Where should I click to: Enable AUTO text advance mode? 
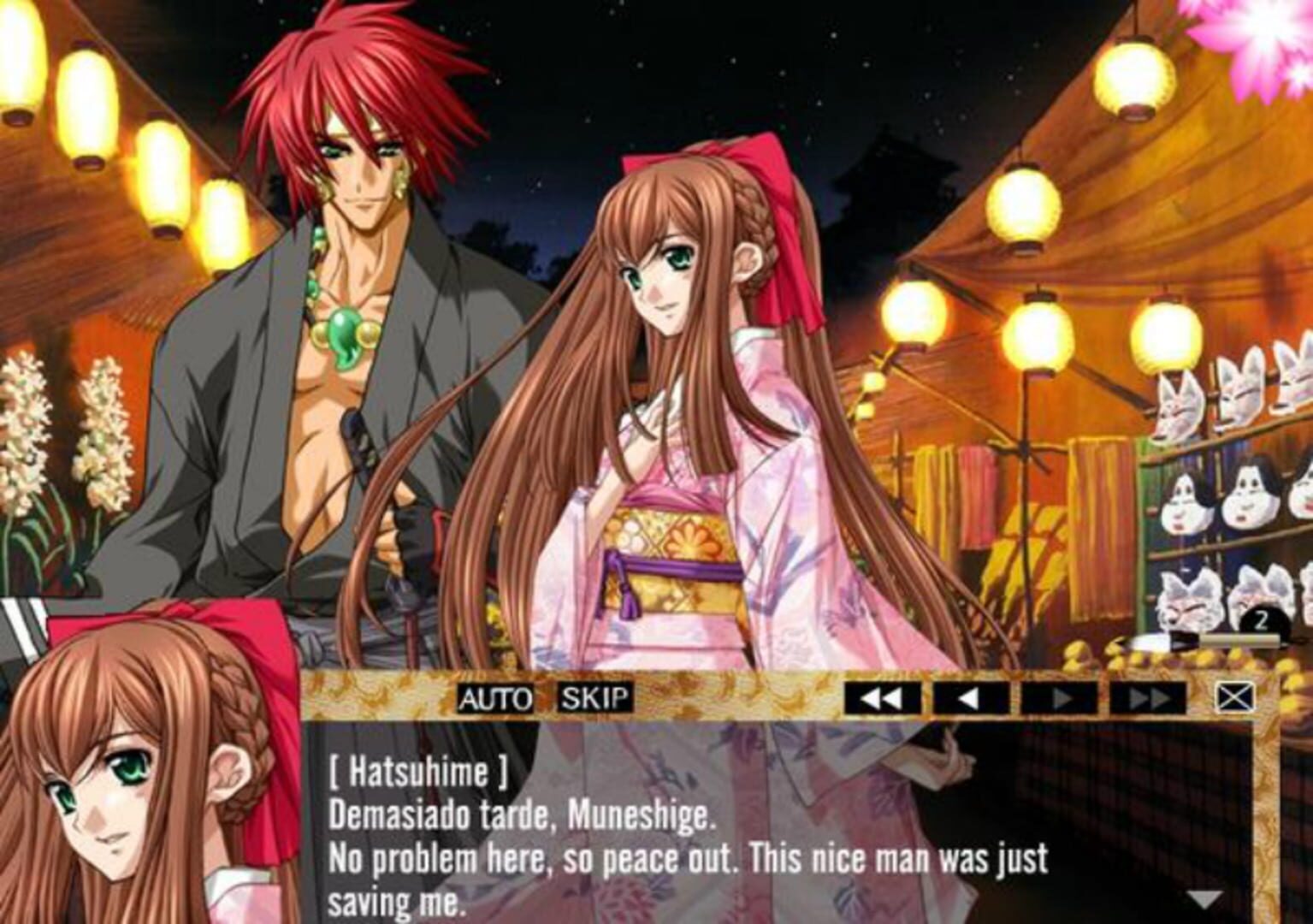pos(495,699)
